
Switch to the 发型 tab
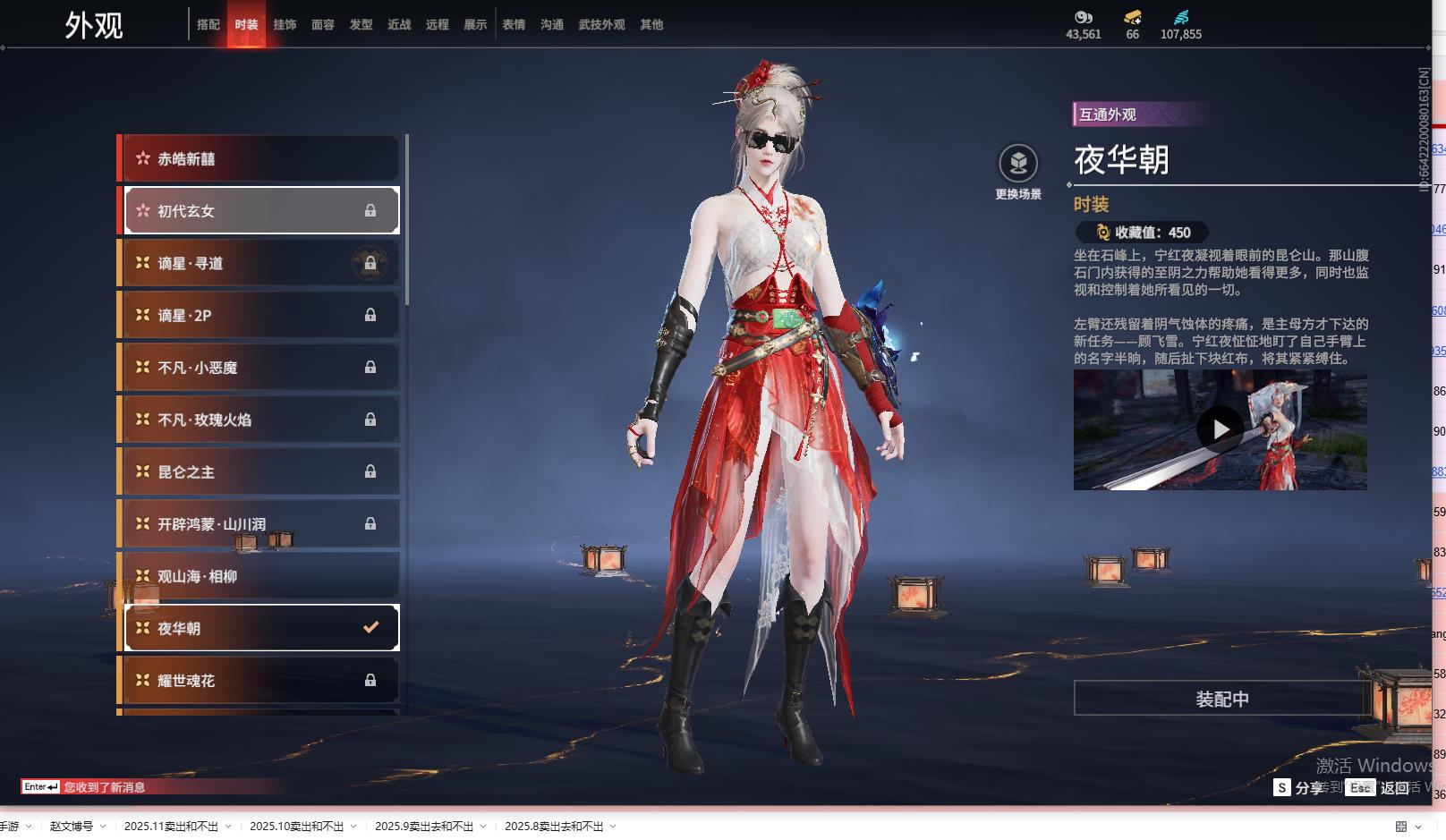click(361, 25)
